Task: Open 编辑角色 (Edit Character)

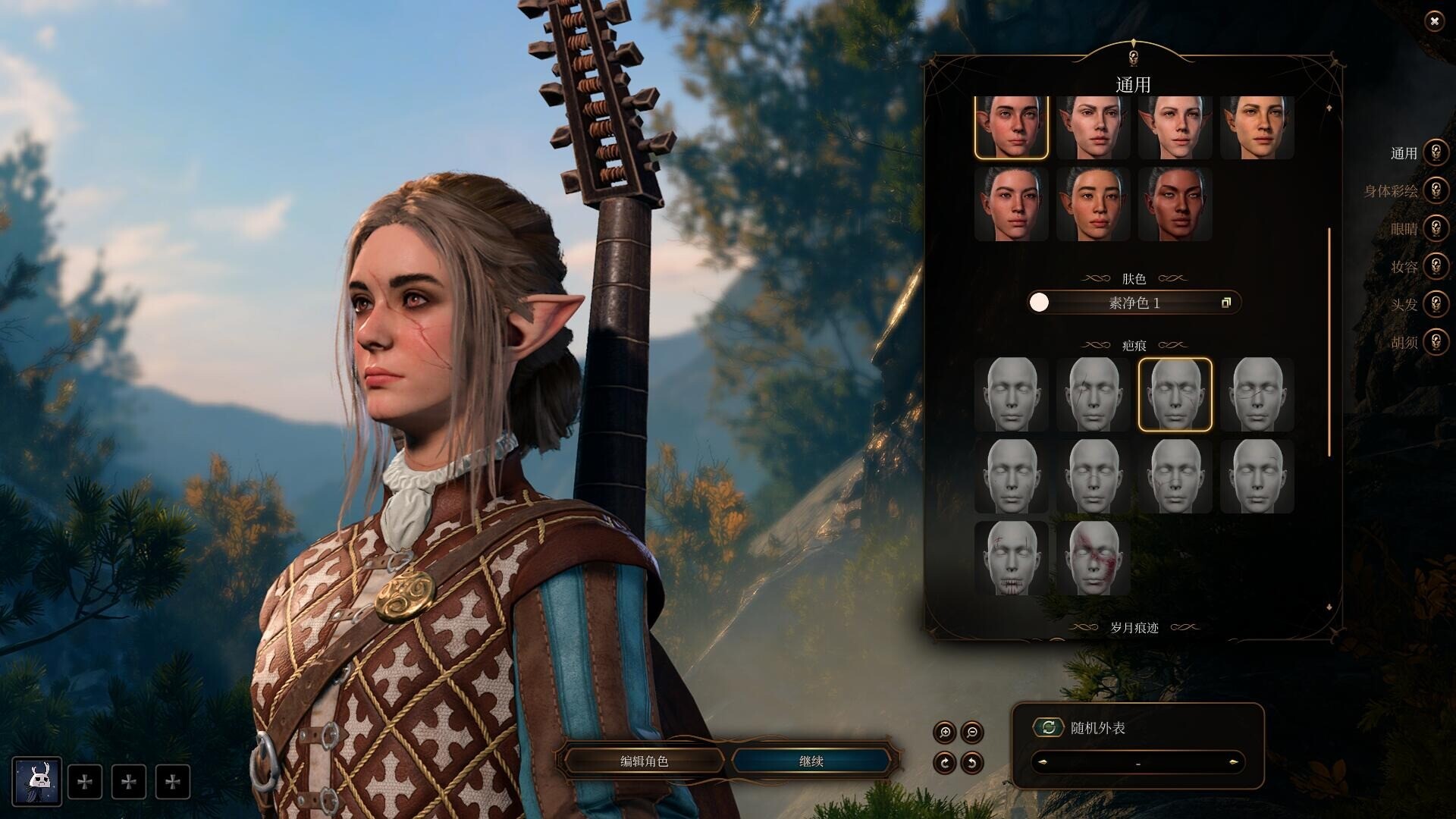Action: coord(644,761)
